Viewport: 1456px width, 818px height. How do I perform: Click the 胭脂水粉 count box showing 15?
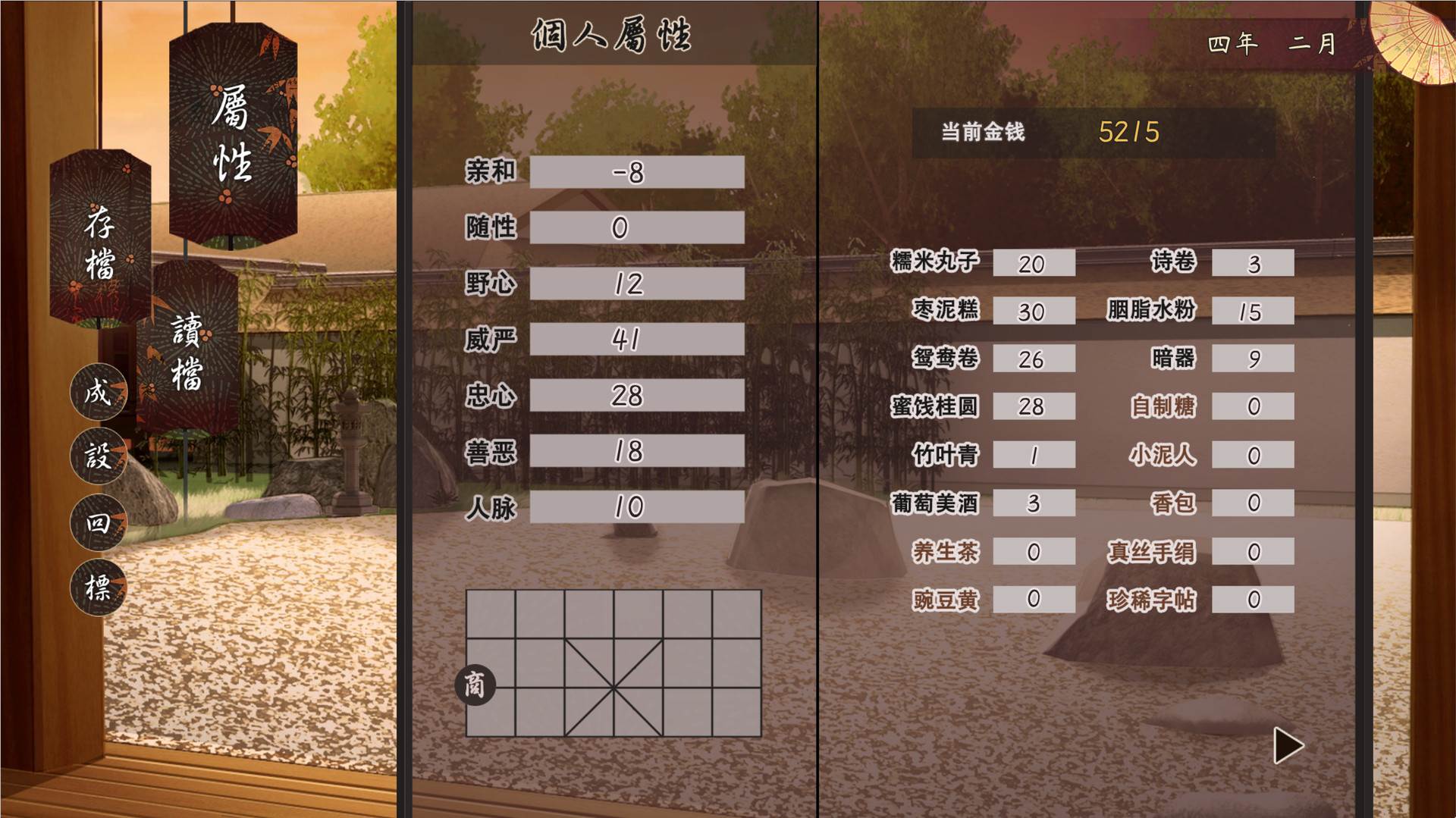(1253, 310)
